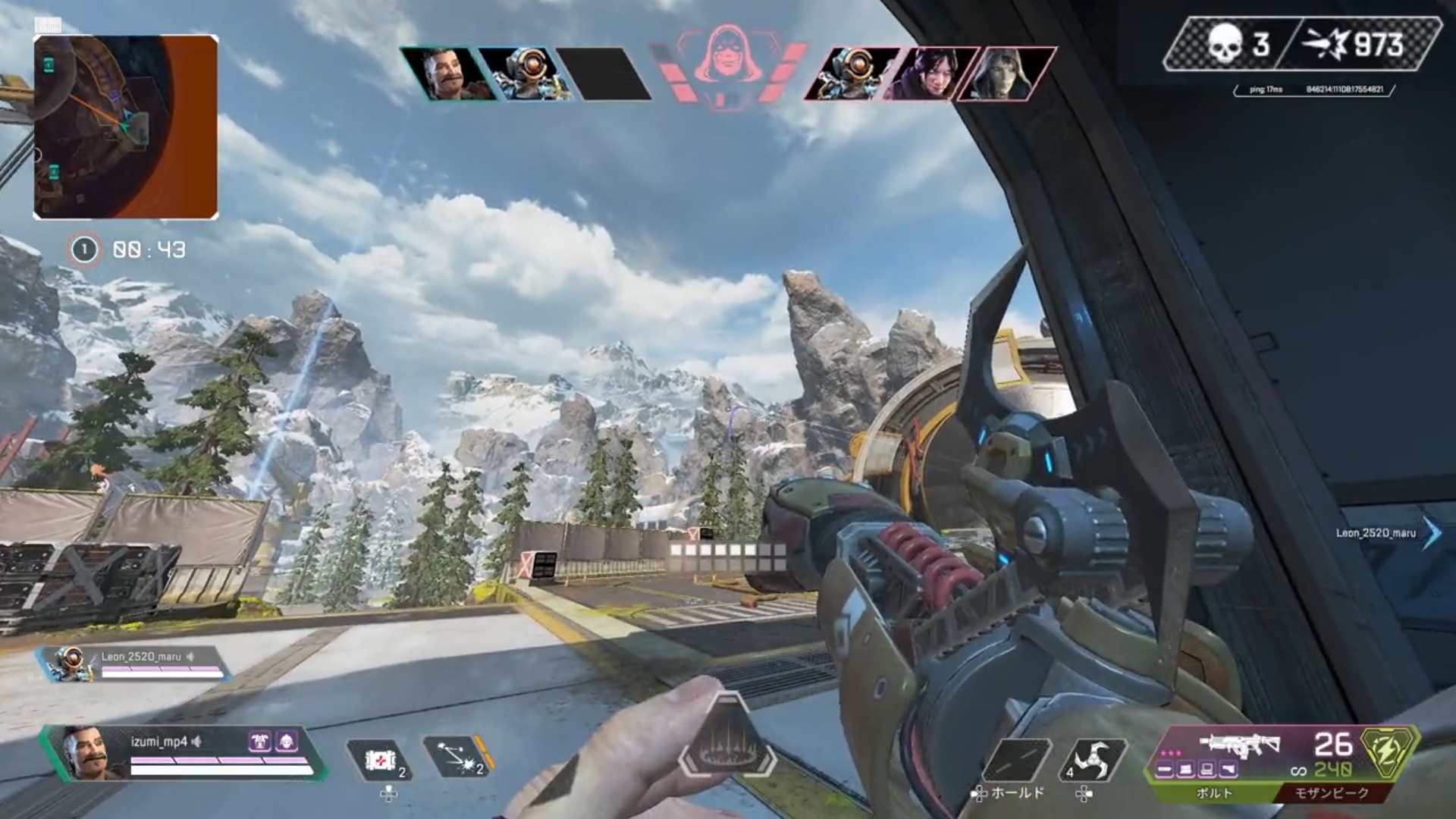Switch to the モザンビーク weapon tab
The width and height of the screenshot is (1456, 819).
(1331, 793)
